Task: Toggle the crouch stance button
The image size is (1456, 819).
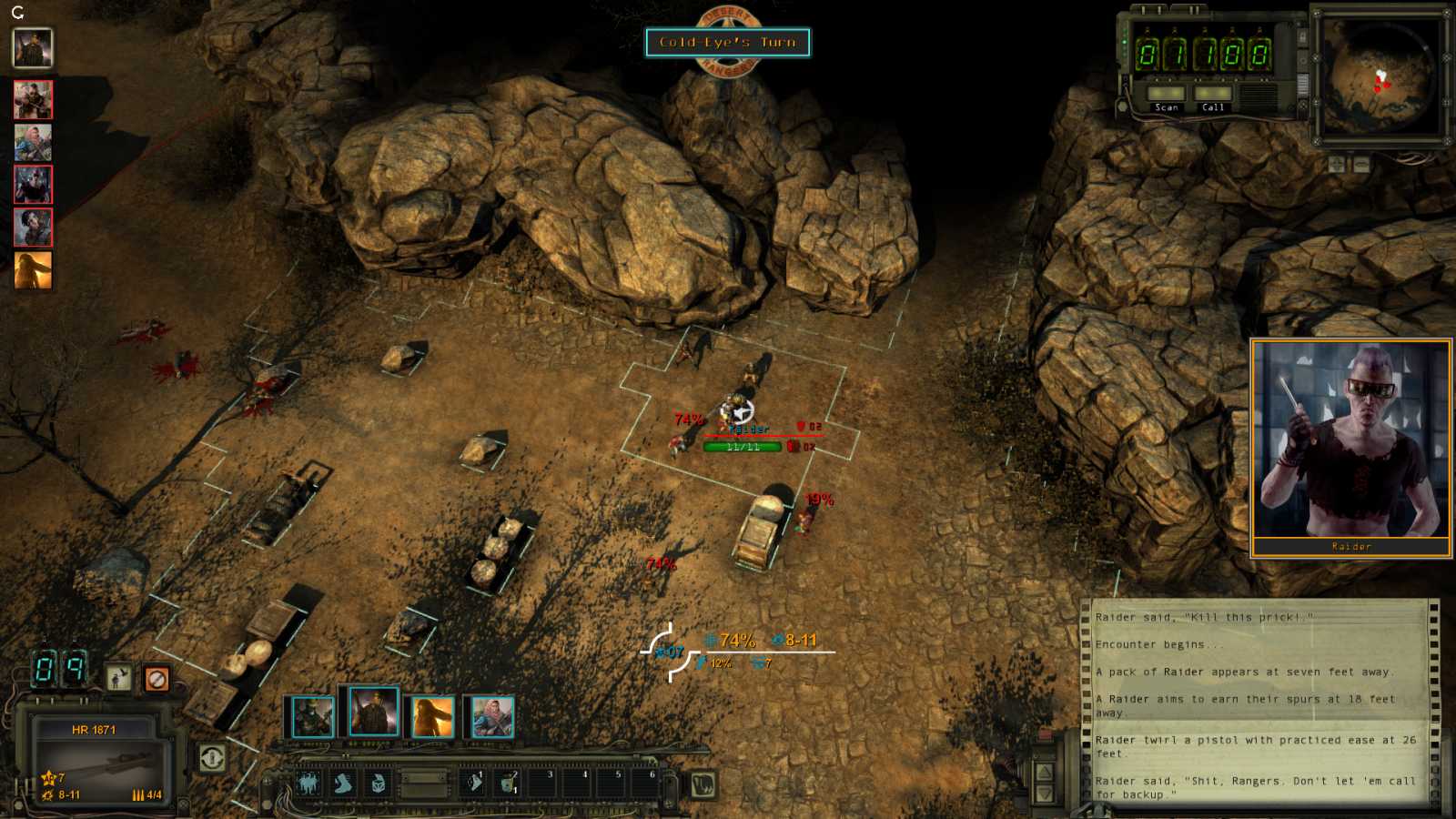Action: point(118,678)
